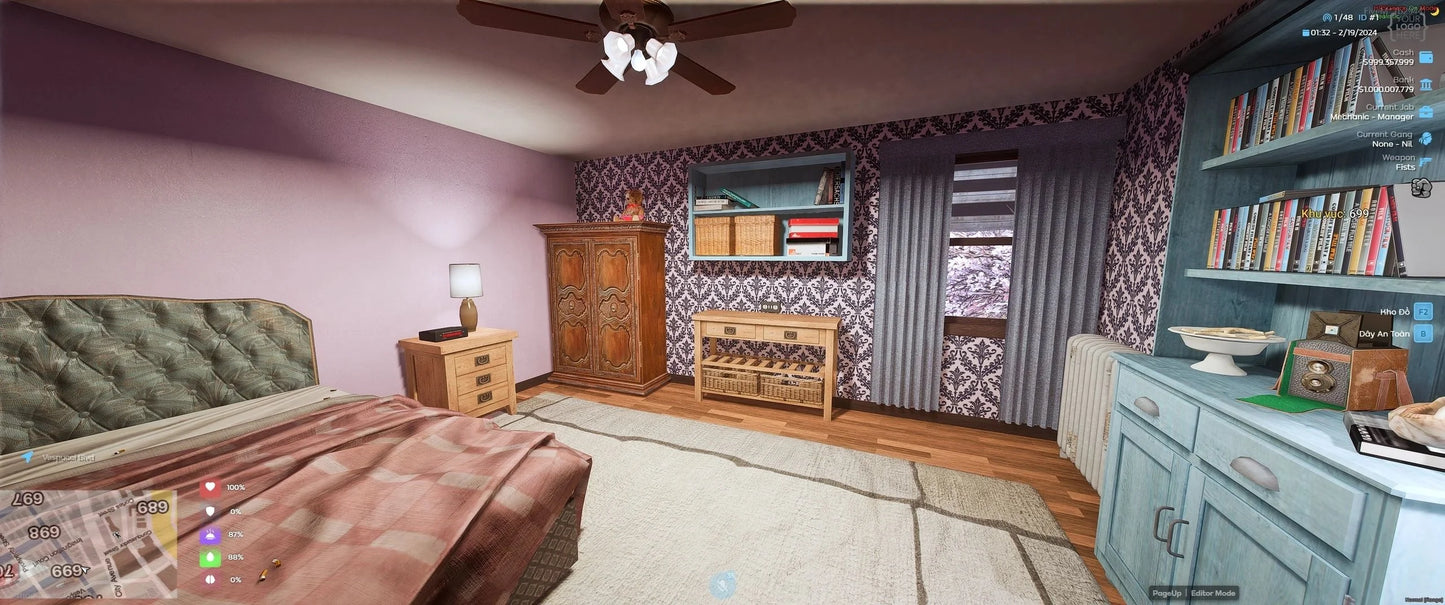Image resolution: width=1445 pixels, height=605 pixels.
Task: Click the city minimap
Action: coord(88,541)
